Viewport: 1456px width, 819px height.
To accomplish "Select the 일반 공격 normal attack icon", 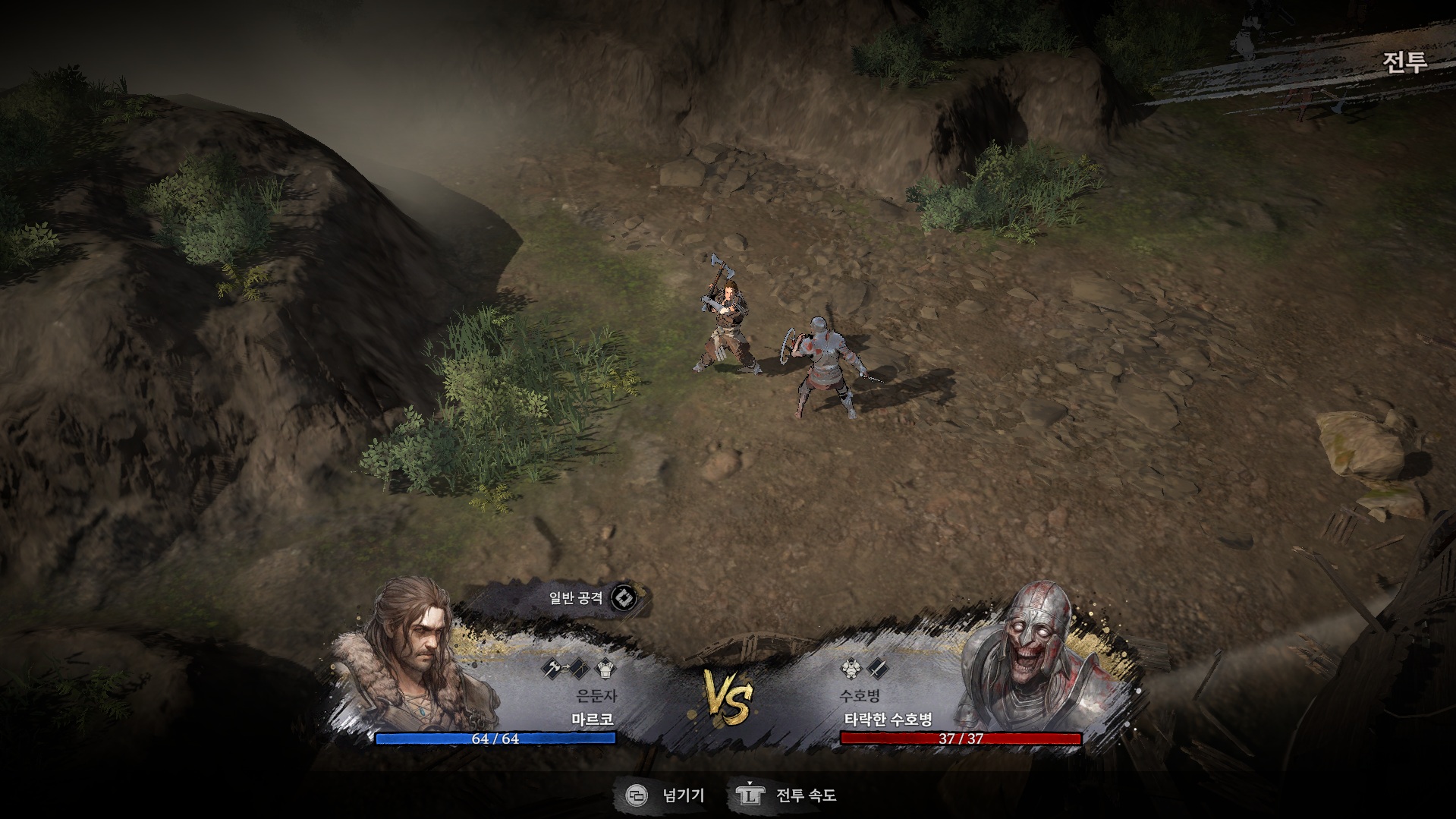I will 624,598.
